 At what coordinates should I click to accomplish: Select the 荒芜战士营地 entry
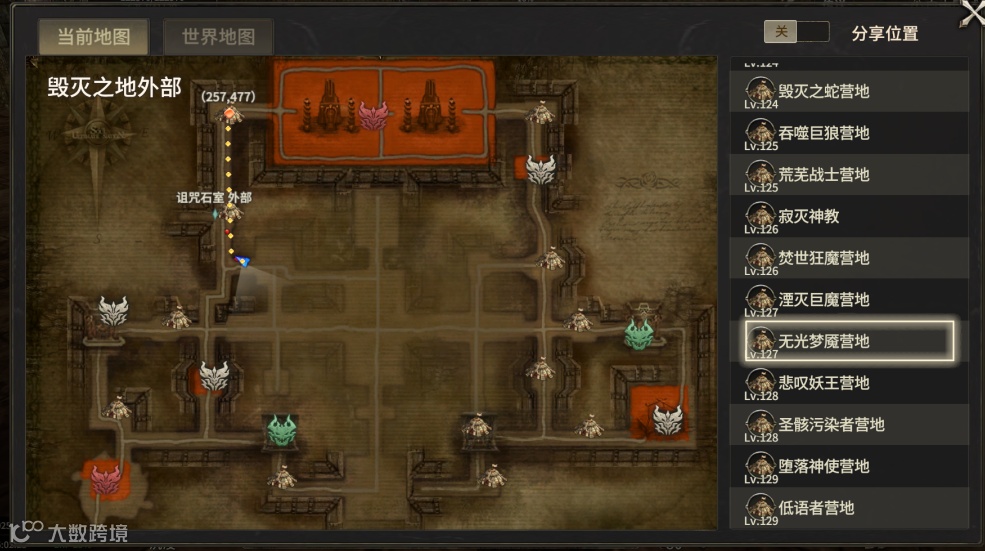click(850, 175)
